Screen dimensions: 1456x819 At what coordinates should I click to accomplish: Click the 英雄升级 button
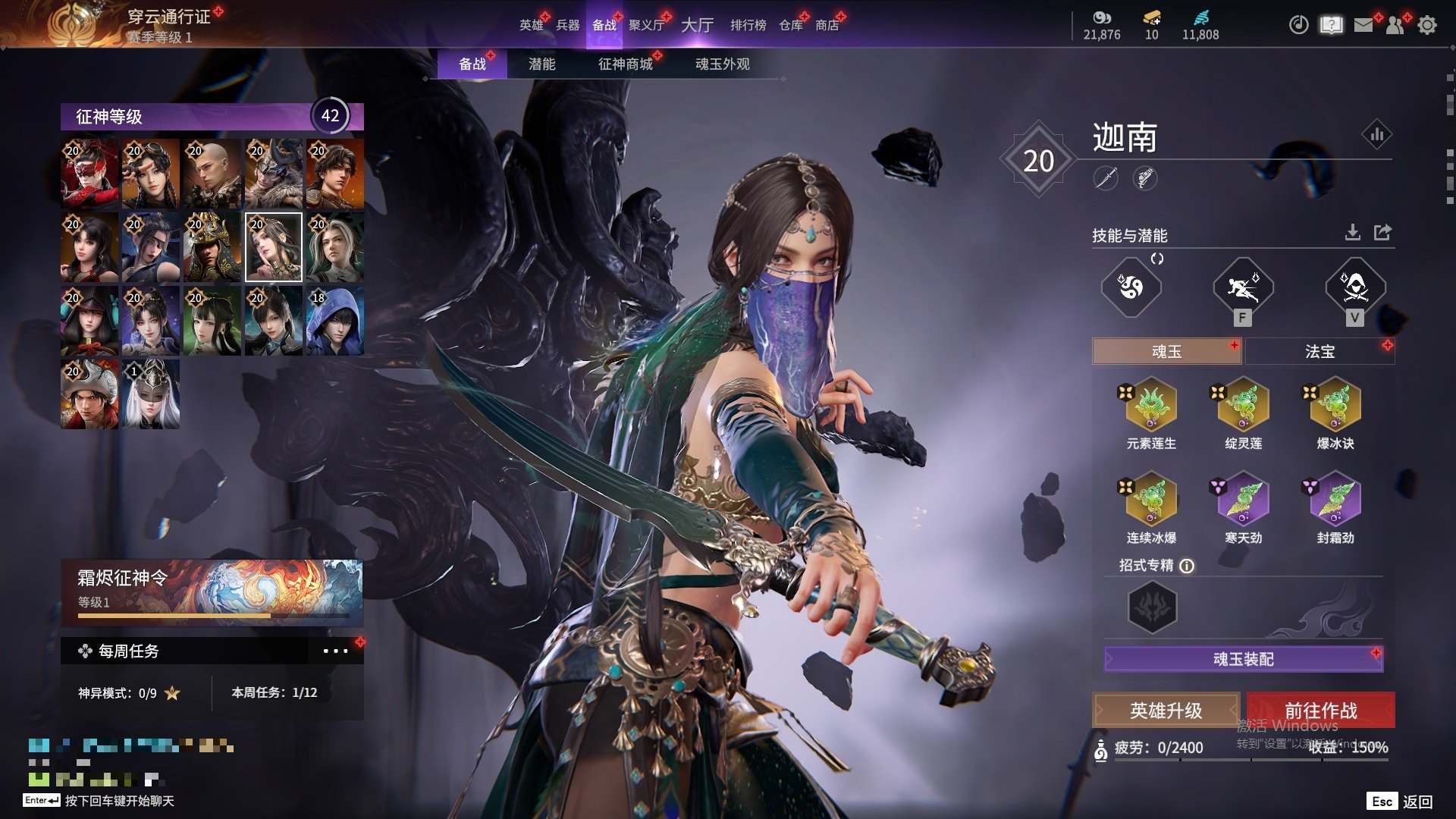tap(1166, 711)
